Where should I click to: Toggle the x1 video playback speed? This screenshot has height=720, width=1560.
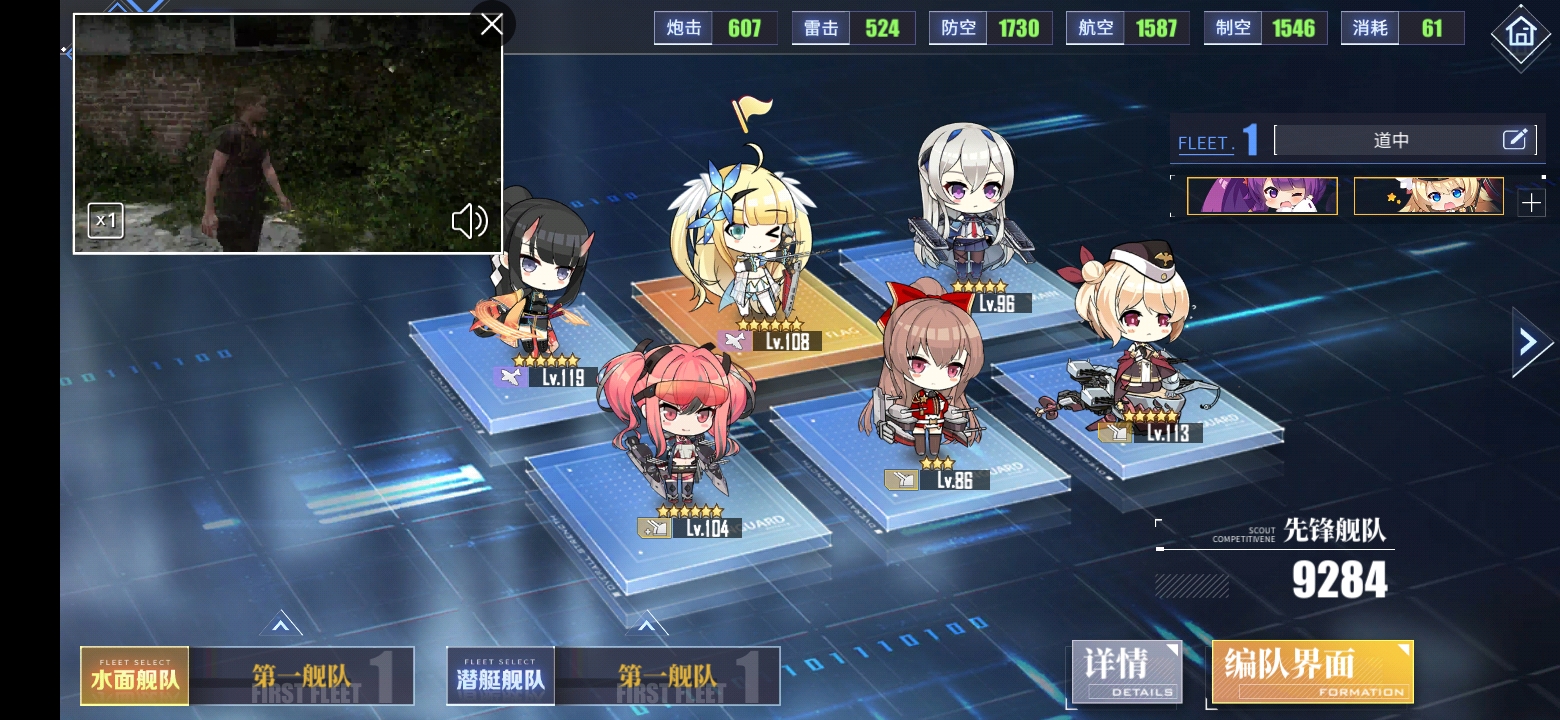click(105, 221)
